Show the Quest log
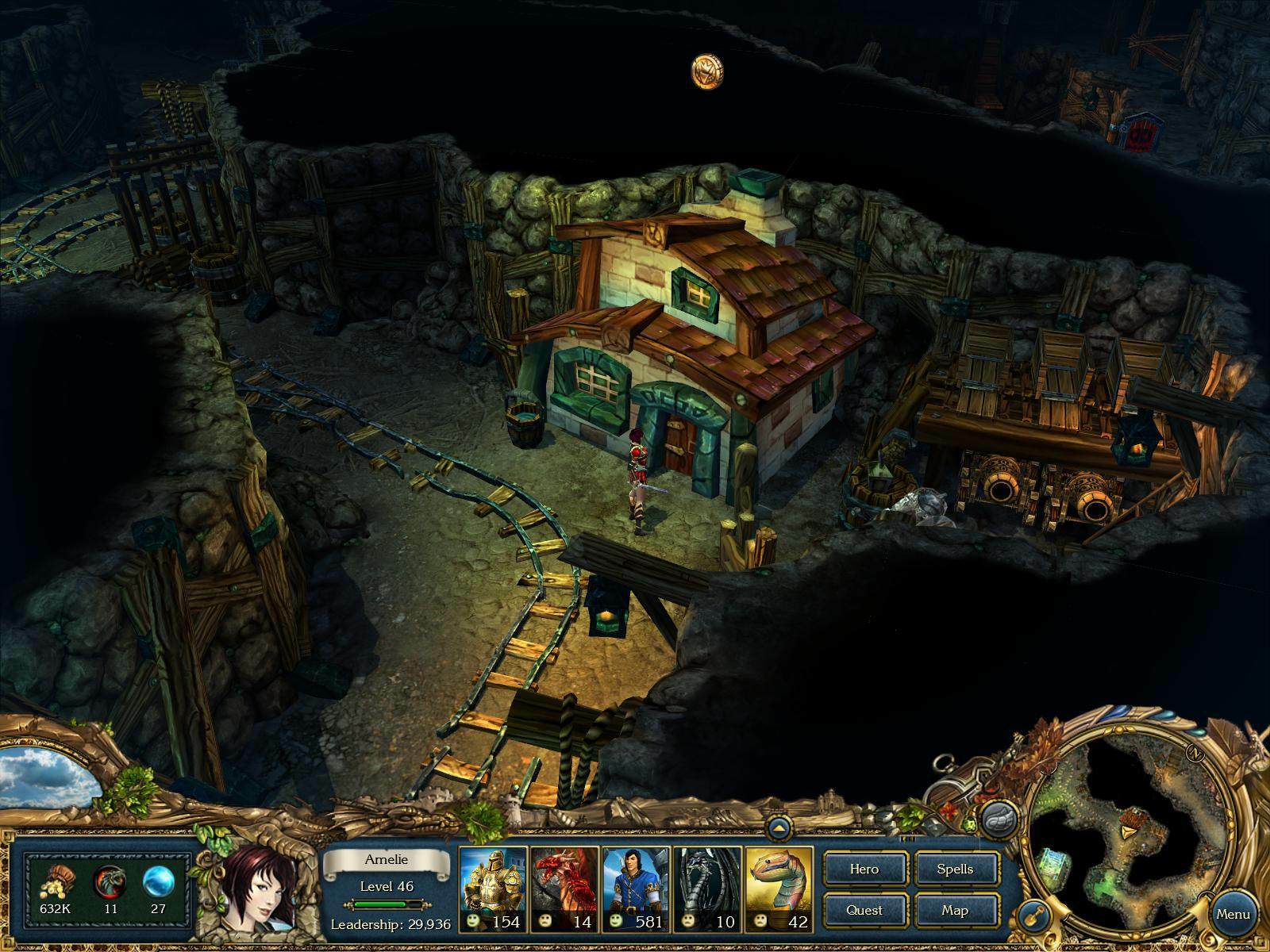This screenshot has height=952, width=1270. coord(864,910)
